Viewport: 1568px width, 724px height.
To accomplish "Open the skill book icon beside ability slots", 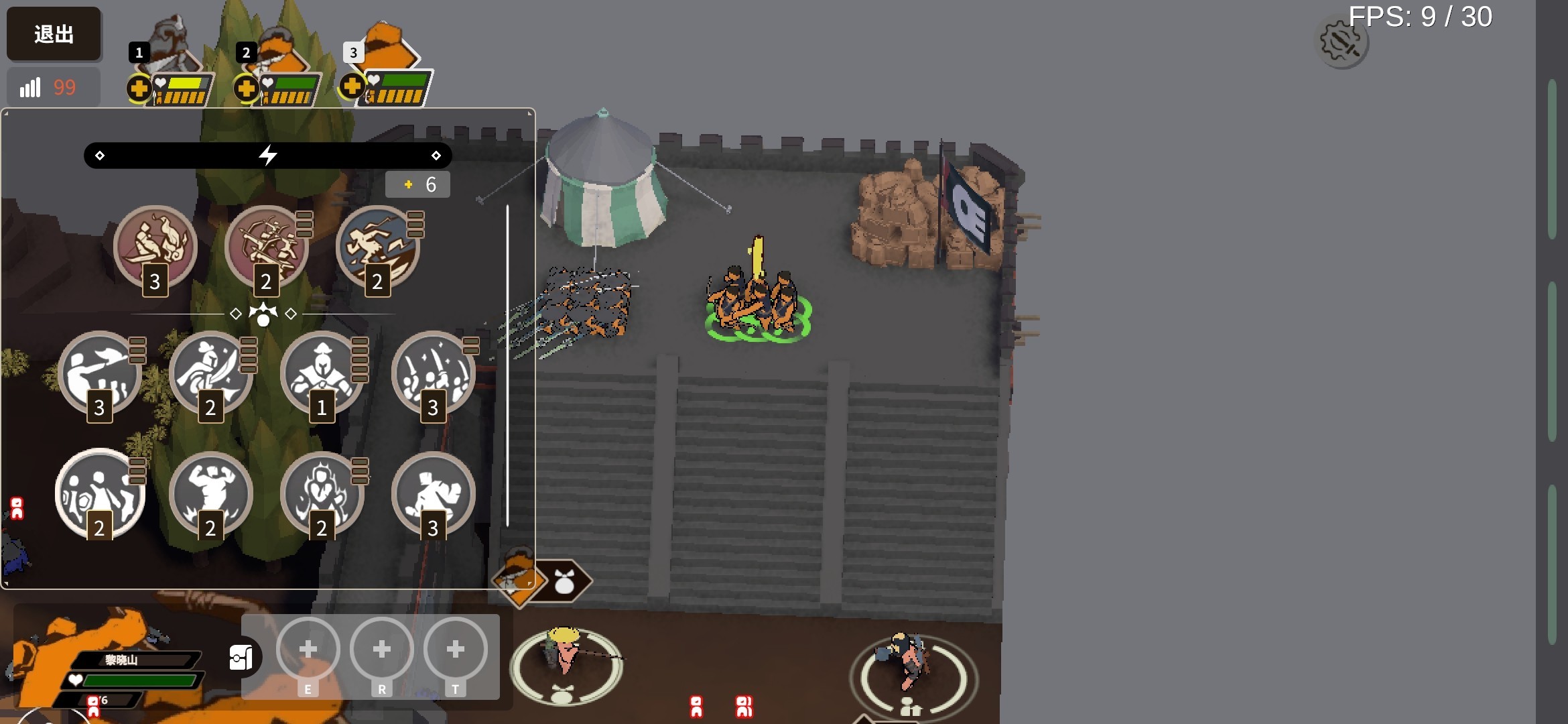I will pyautogui.click(x=241, y=658).
